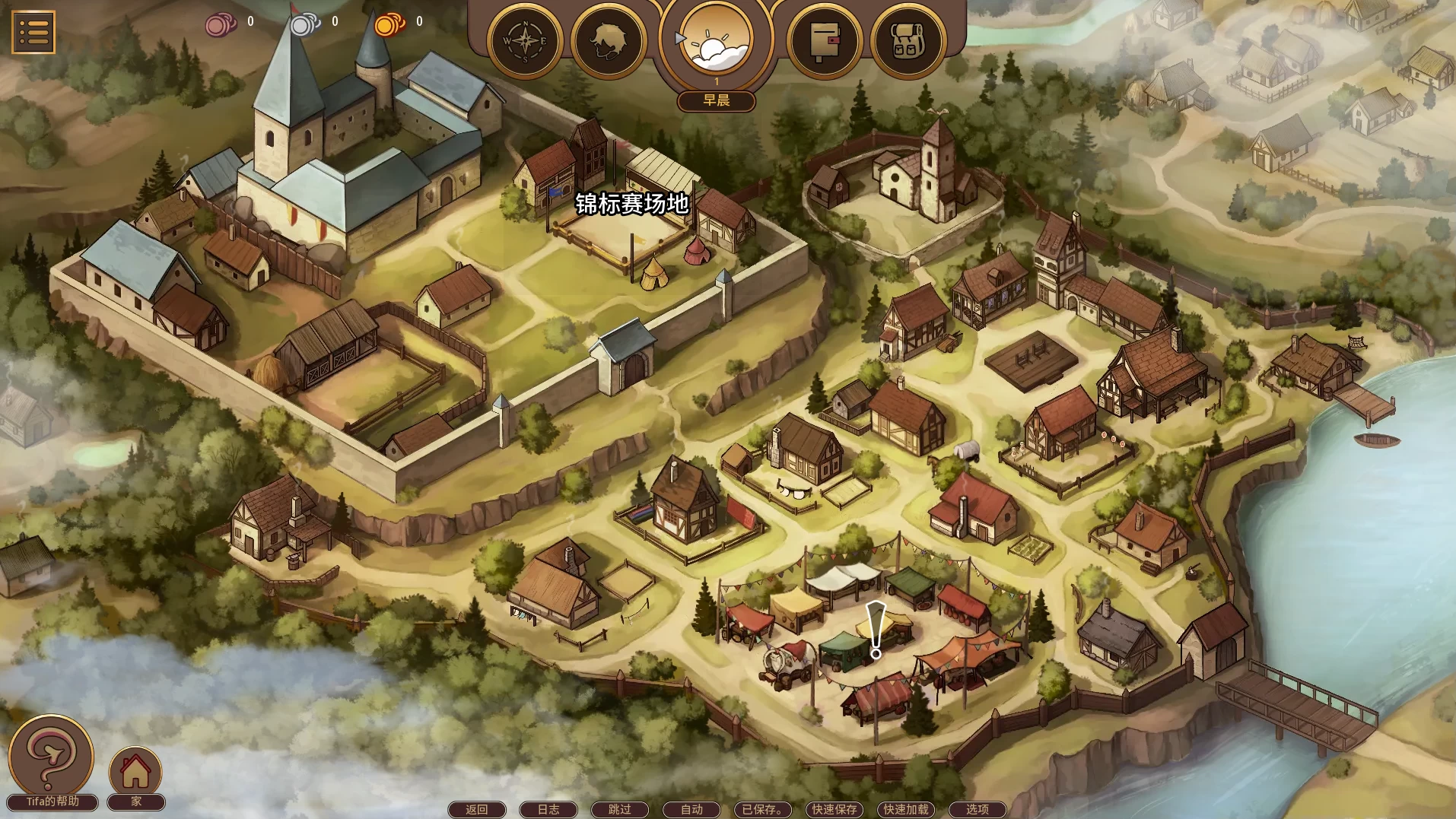The width and height of the screenshot is (1456, 819).
Task: Open the backpack inventory
Action: (x=908, y=41)
